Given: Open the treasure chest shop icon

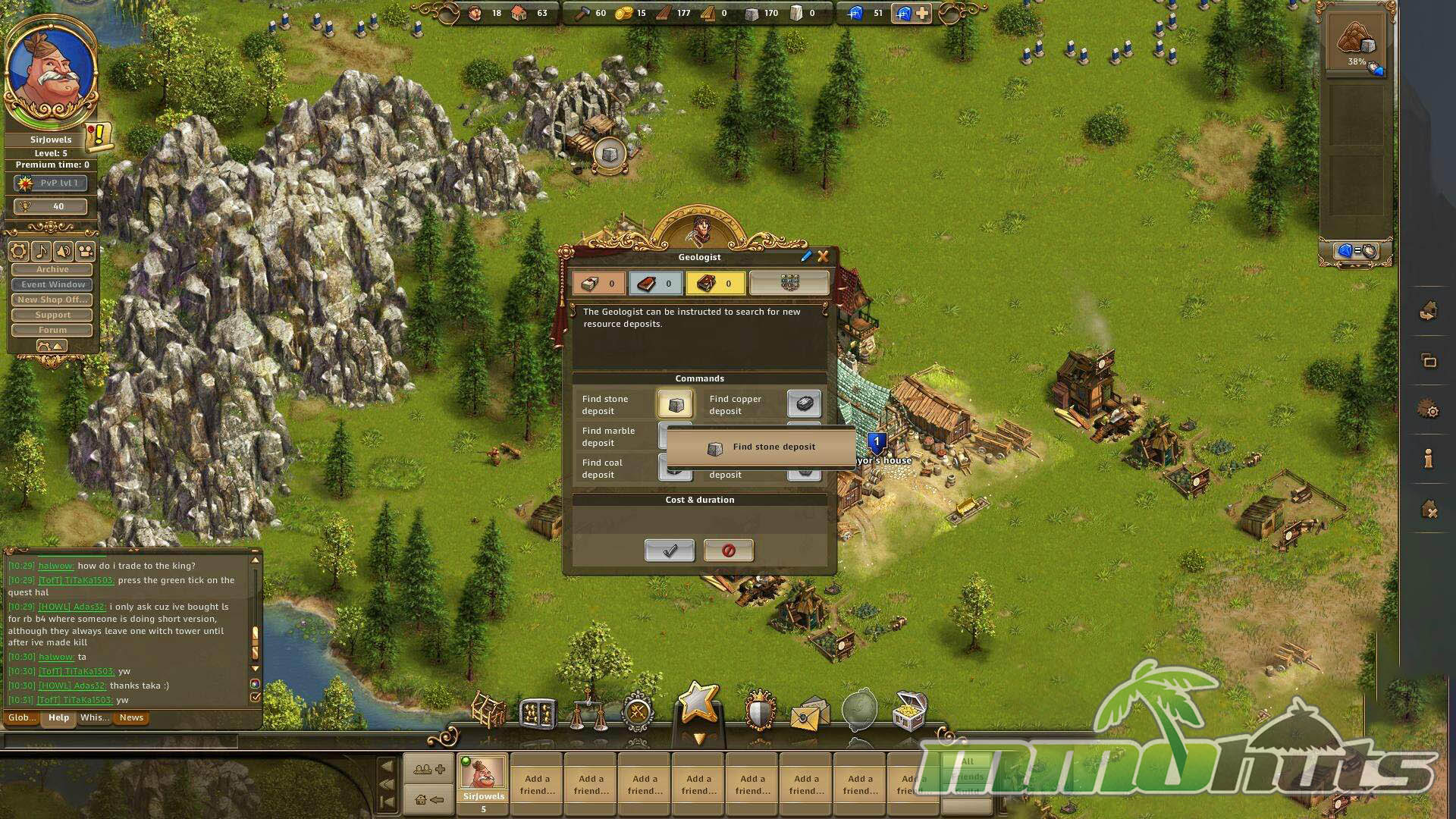Looking at the screenshot, I should (x=909, y=710).
